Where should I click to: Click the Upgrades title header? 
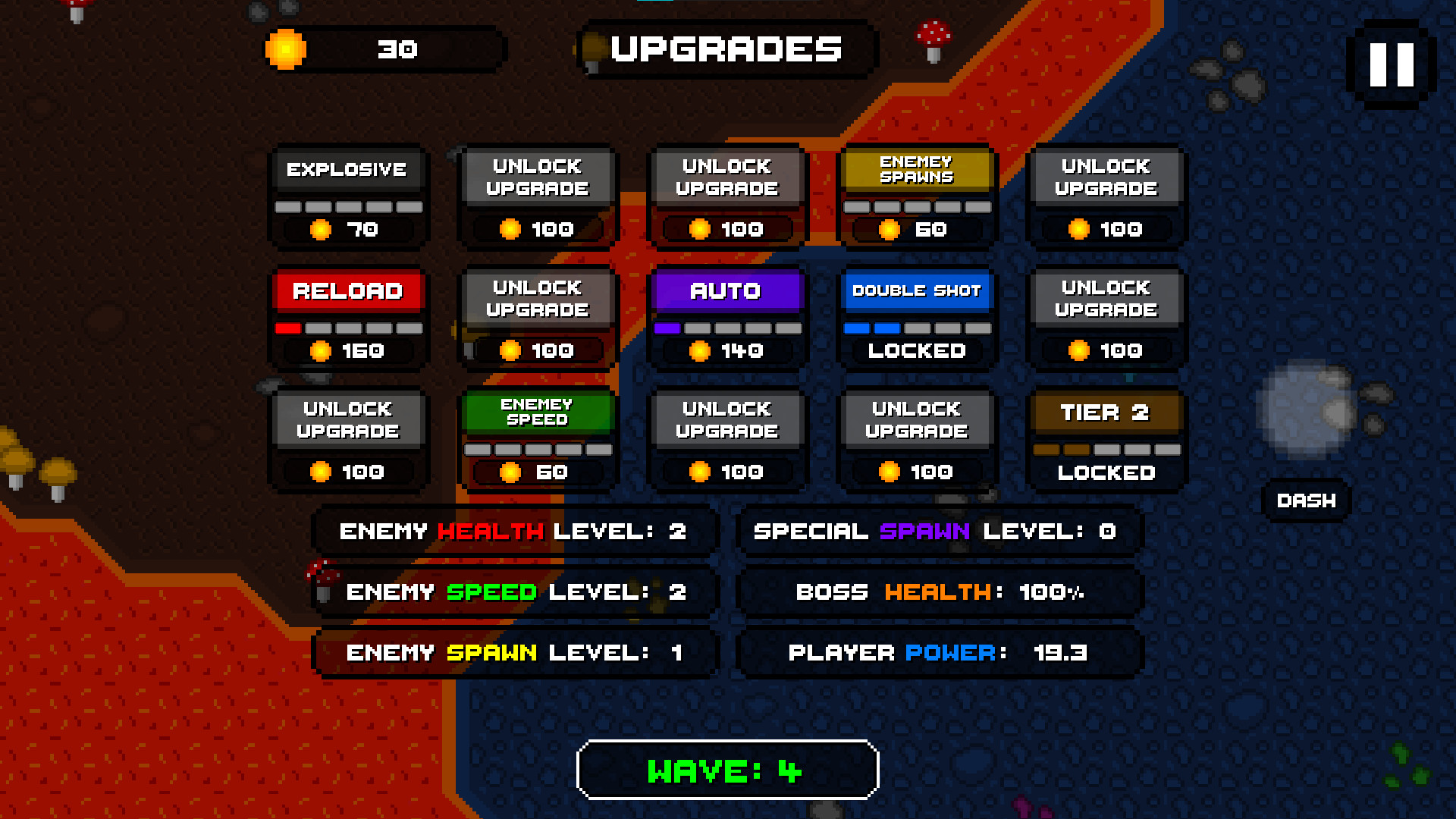point(726,49)
